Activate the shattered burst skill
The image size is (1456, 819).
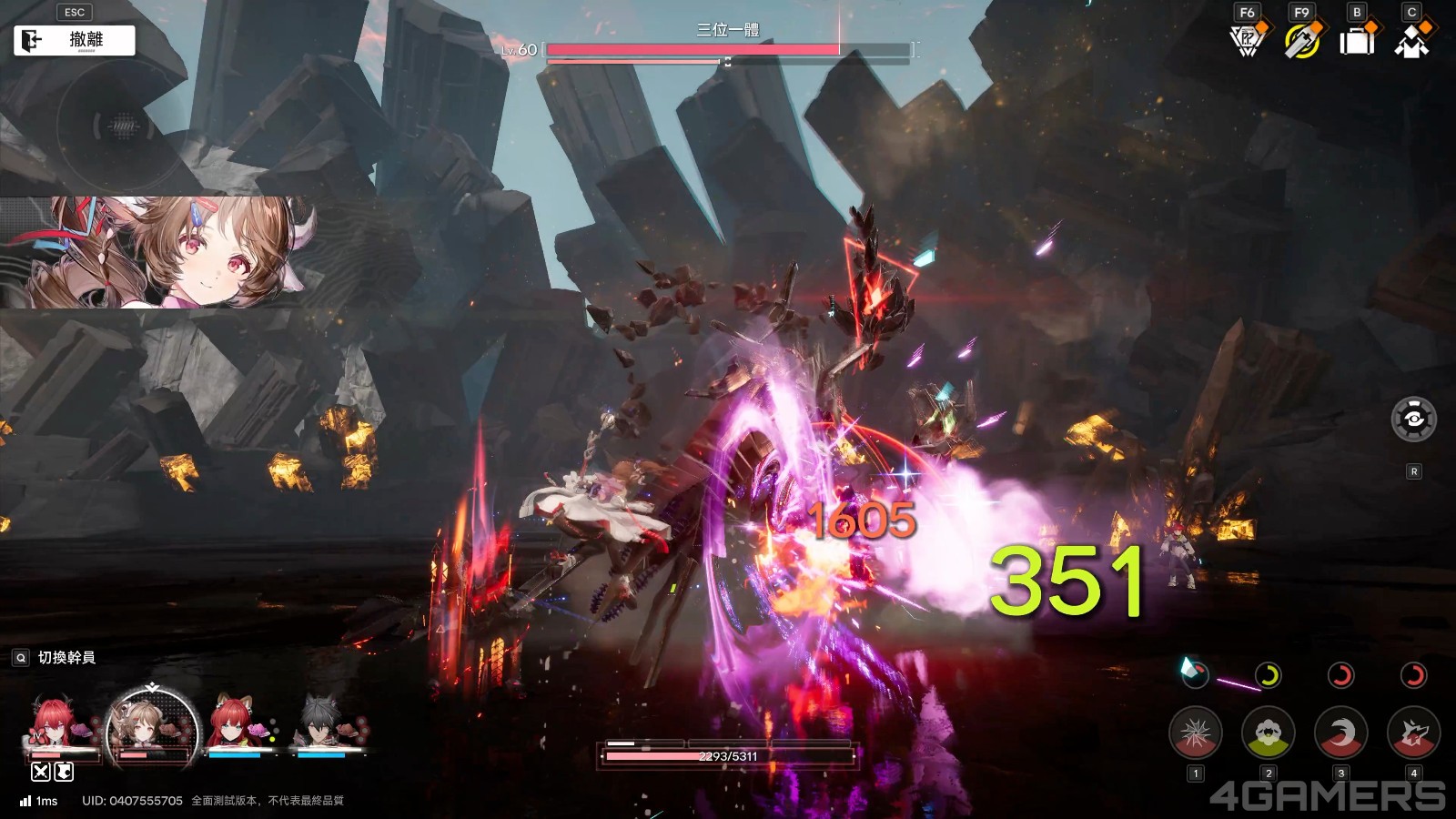coord(1195,733)
